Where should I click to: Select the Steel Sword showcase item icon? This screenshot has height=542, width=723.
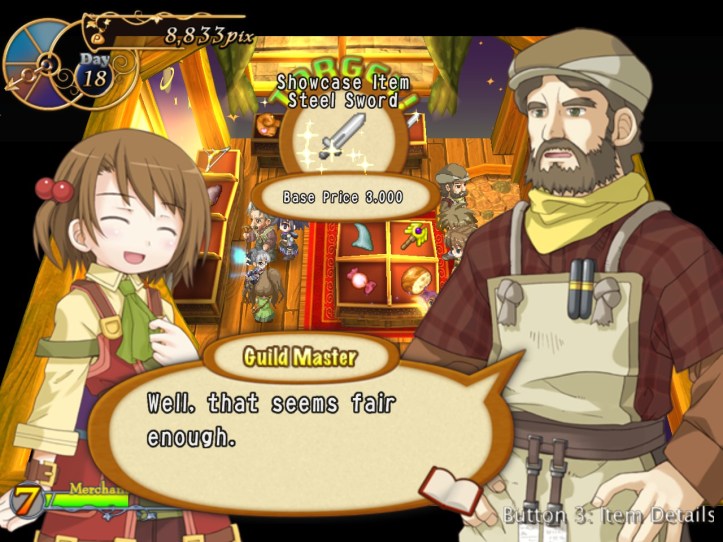pyautogui.click(x=343, y=137)
